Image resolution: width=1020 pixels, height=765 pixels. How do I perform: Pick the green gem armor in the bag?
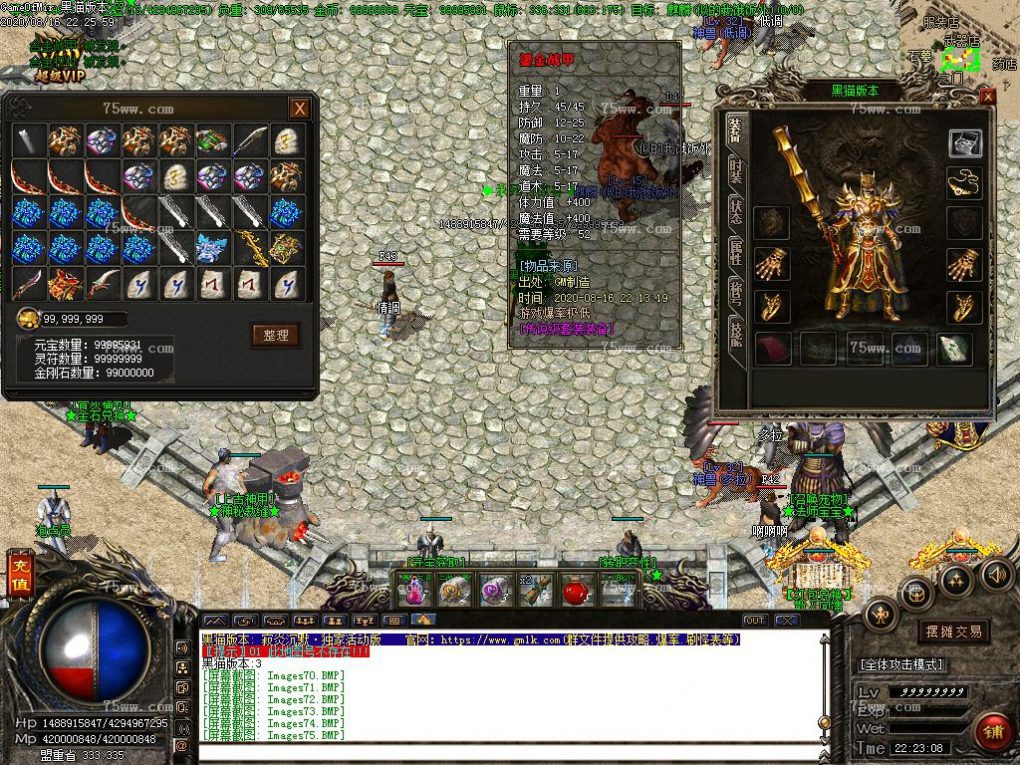coord(212,141)
